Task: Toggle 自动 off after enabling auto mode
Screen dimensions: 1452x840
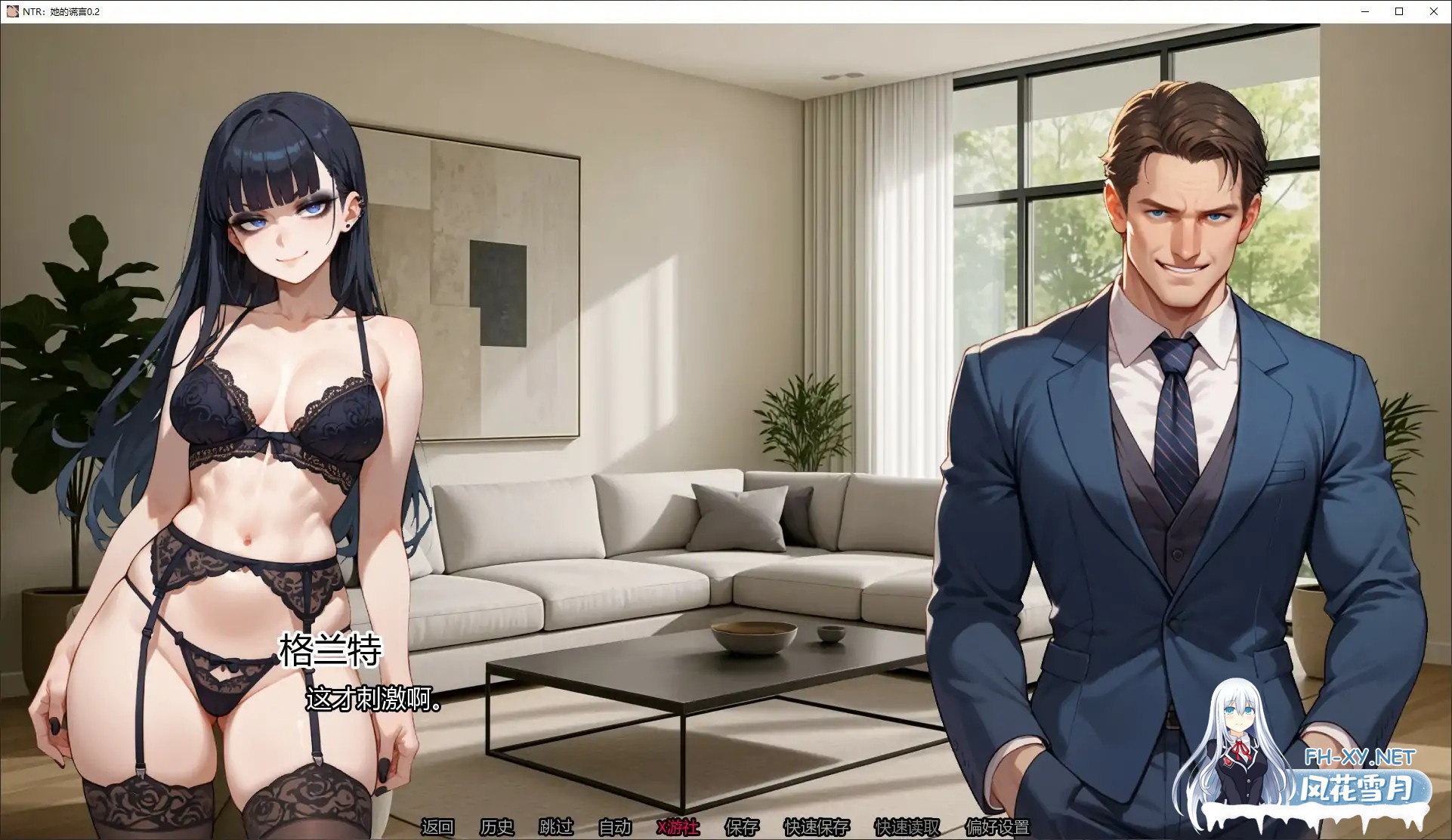Action: click(x=613, y=827)
